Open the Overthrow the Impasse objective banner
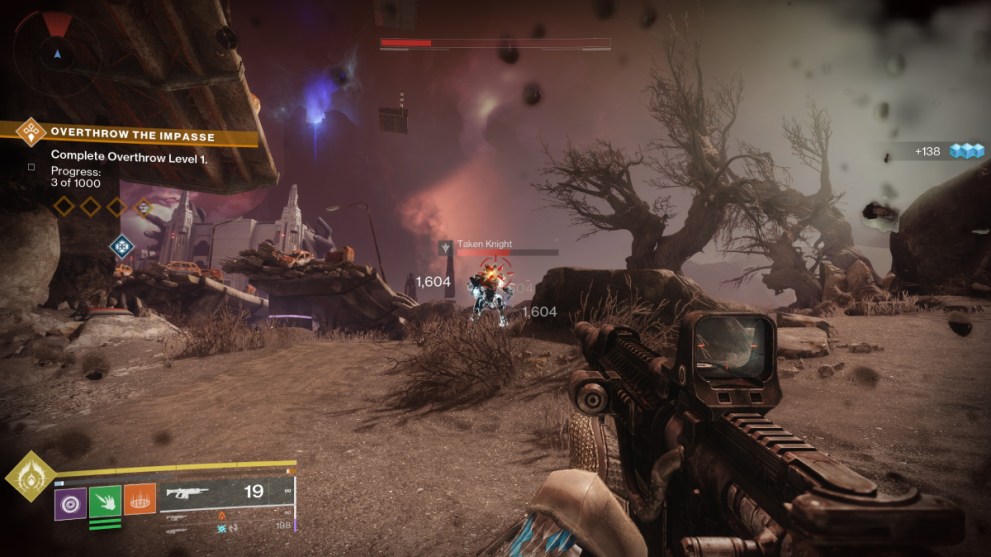991x557 pixels. (x=132, y=133)
